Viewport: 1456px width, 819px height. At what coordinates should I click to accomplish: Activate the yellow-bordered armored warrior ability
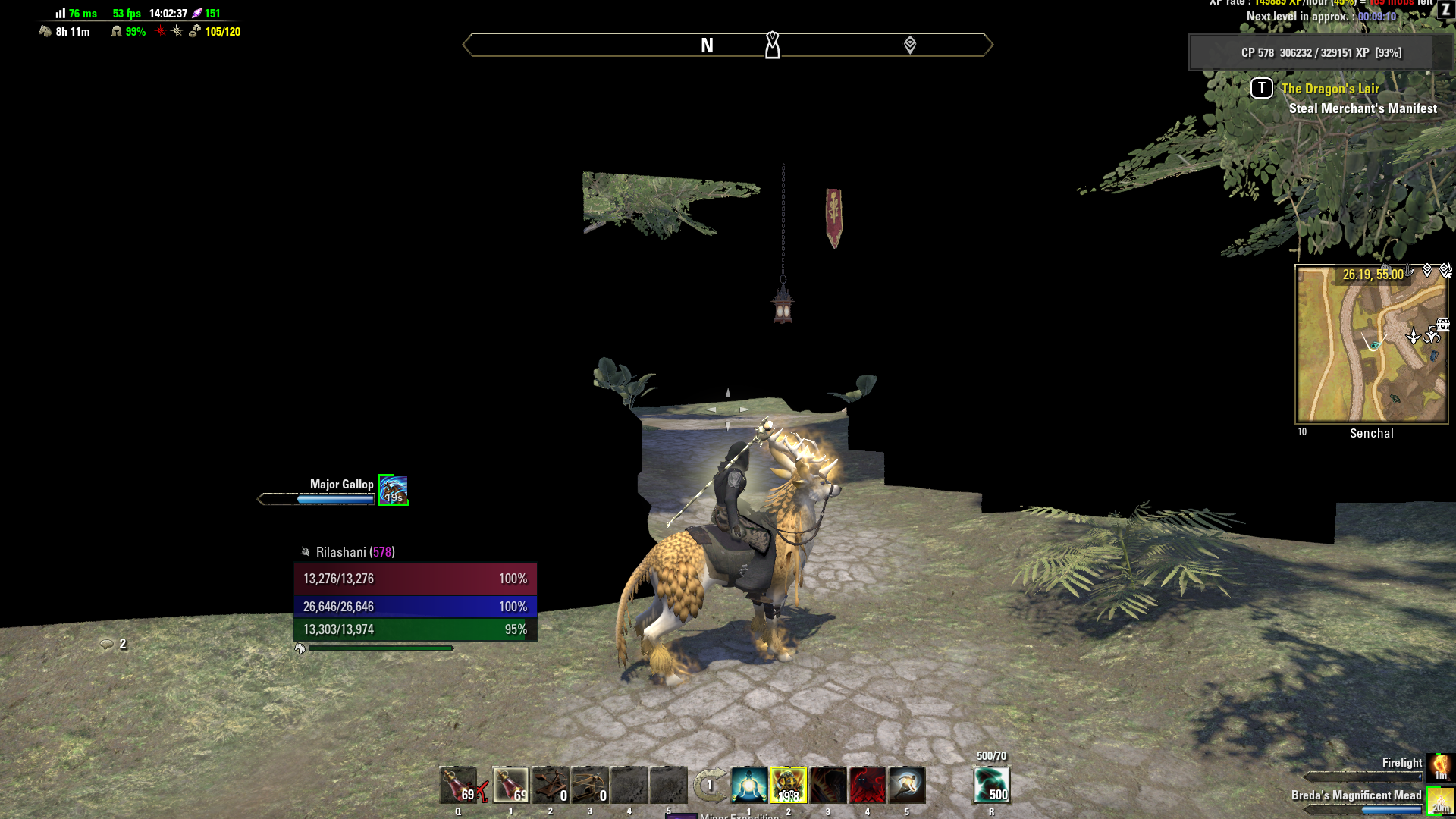pos(789,785)
